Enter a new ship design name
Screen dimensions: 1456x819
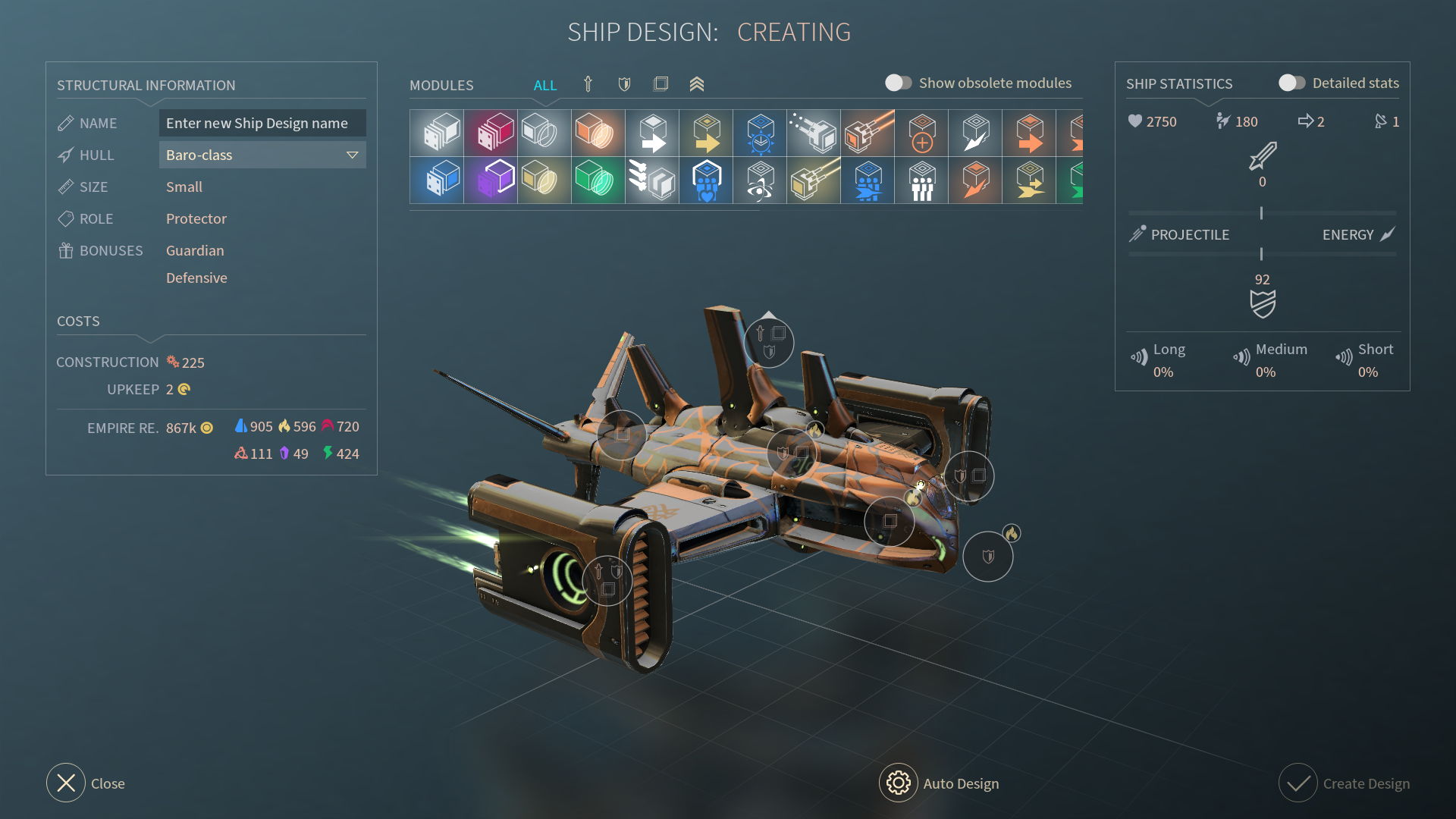pyautogui.click(x=262, y=123)
